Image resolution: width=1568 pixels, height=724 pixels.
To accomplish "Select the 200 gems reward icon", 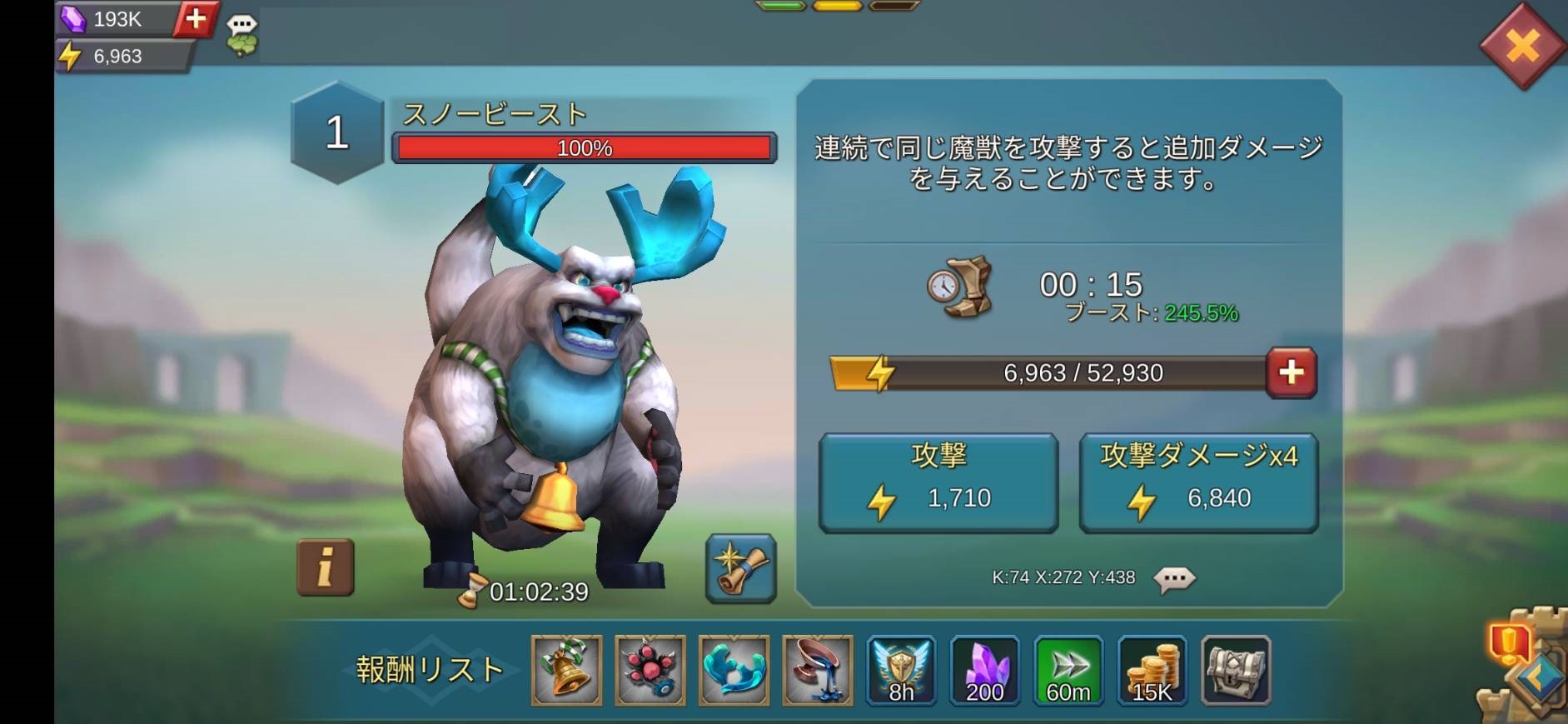I will pyautogui.click(x=986, y=671).
